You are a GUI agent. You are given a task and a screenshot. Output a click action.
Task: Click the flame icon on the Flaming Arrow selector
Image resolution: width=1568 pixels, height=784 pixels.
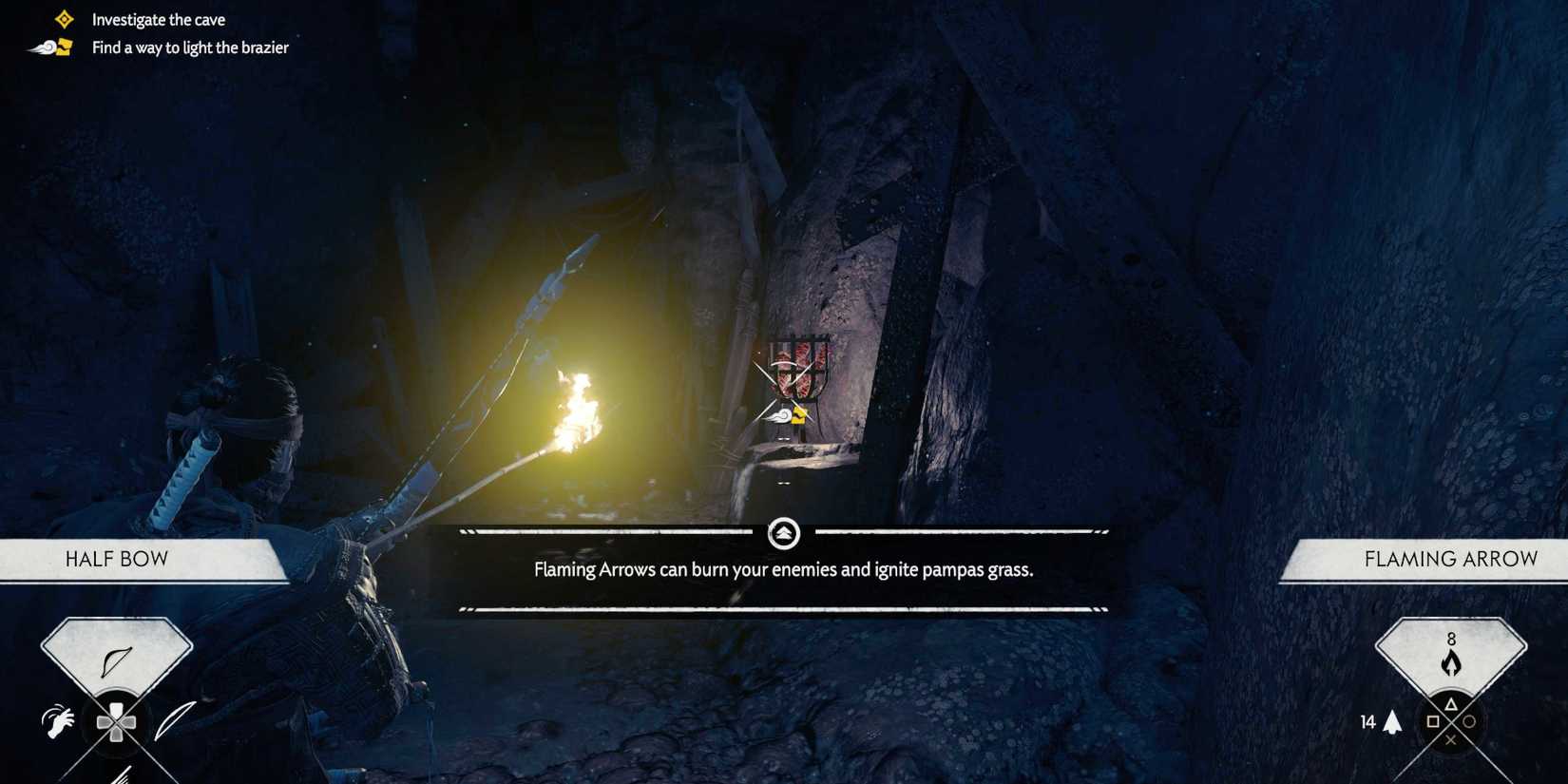pos(1450,663)
